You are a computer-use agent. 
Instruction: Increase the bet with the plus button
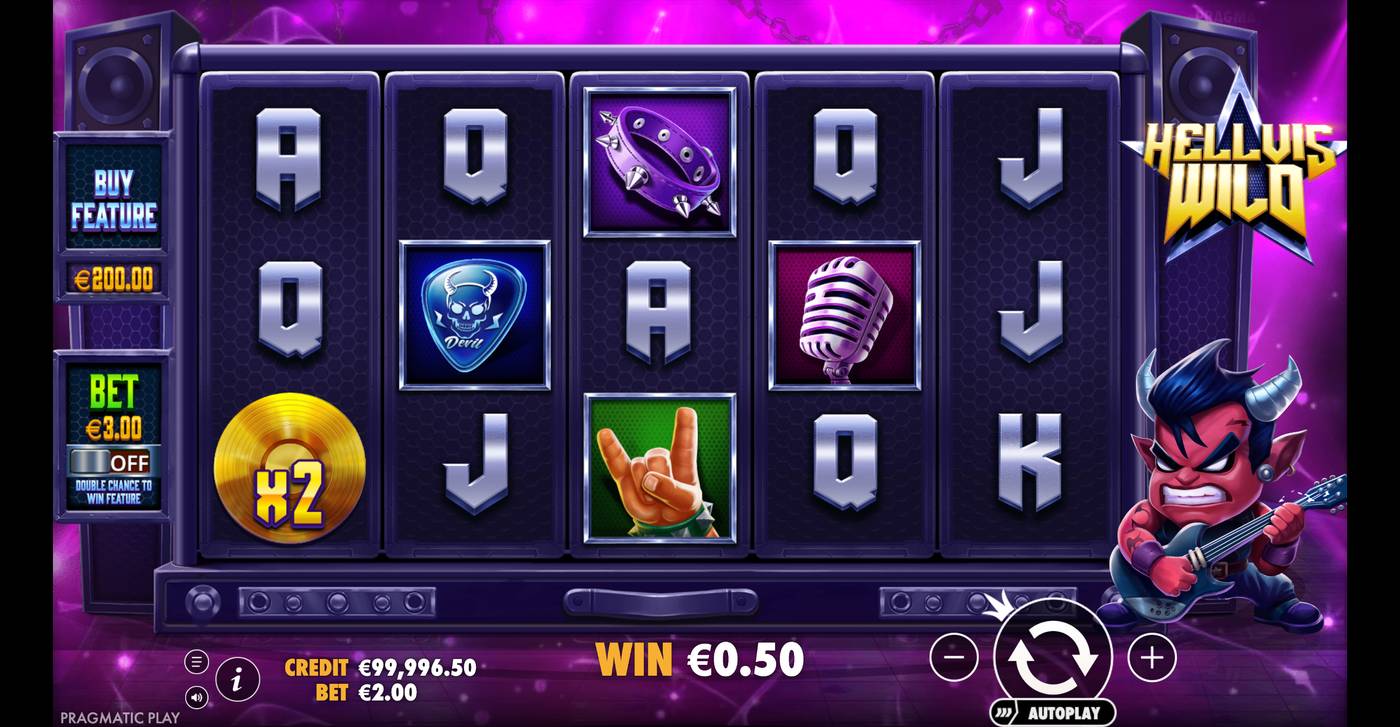pos(1150,657)
